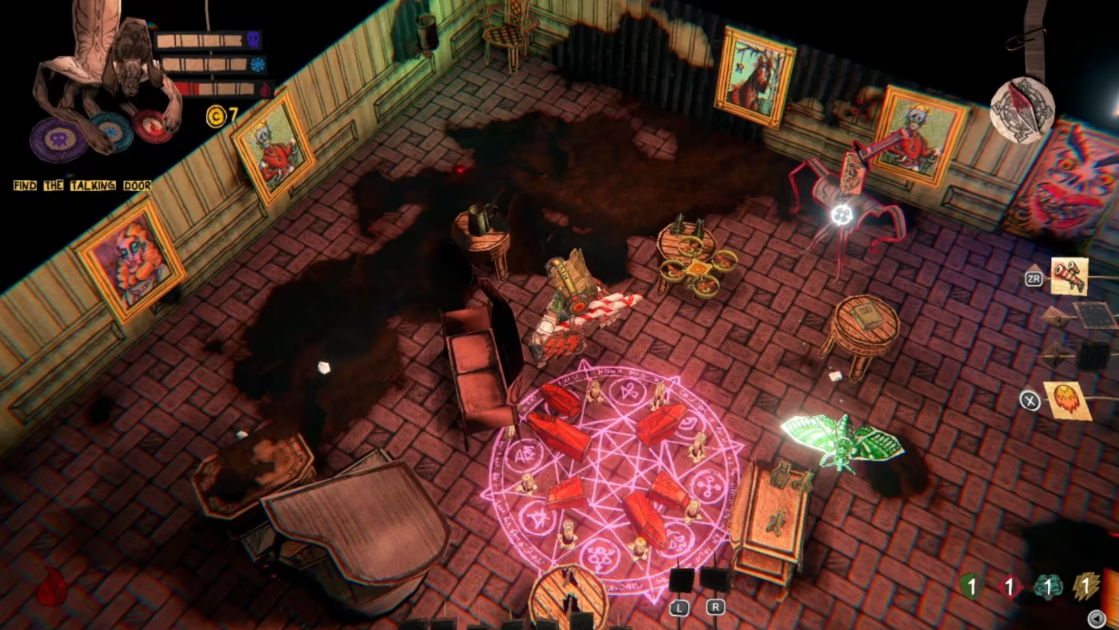Click the yellow lightning stat icon
This screenshot has width=1119, height=630.
pos(1086,587)
